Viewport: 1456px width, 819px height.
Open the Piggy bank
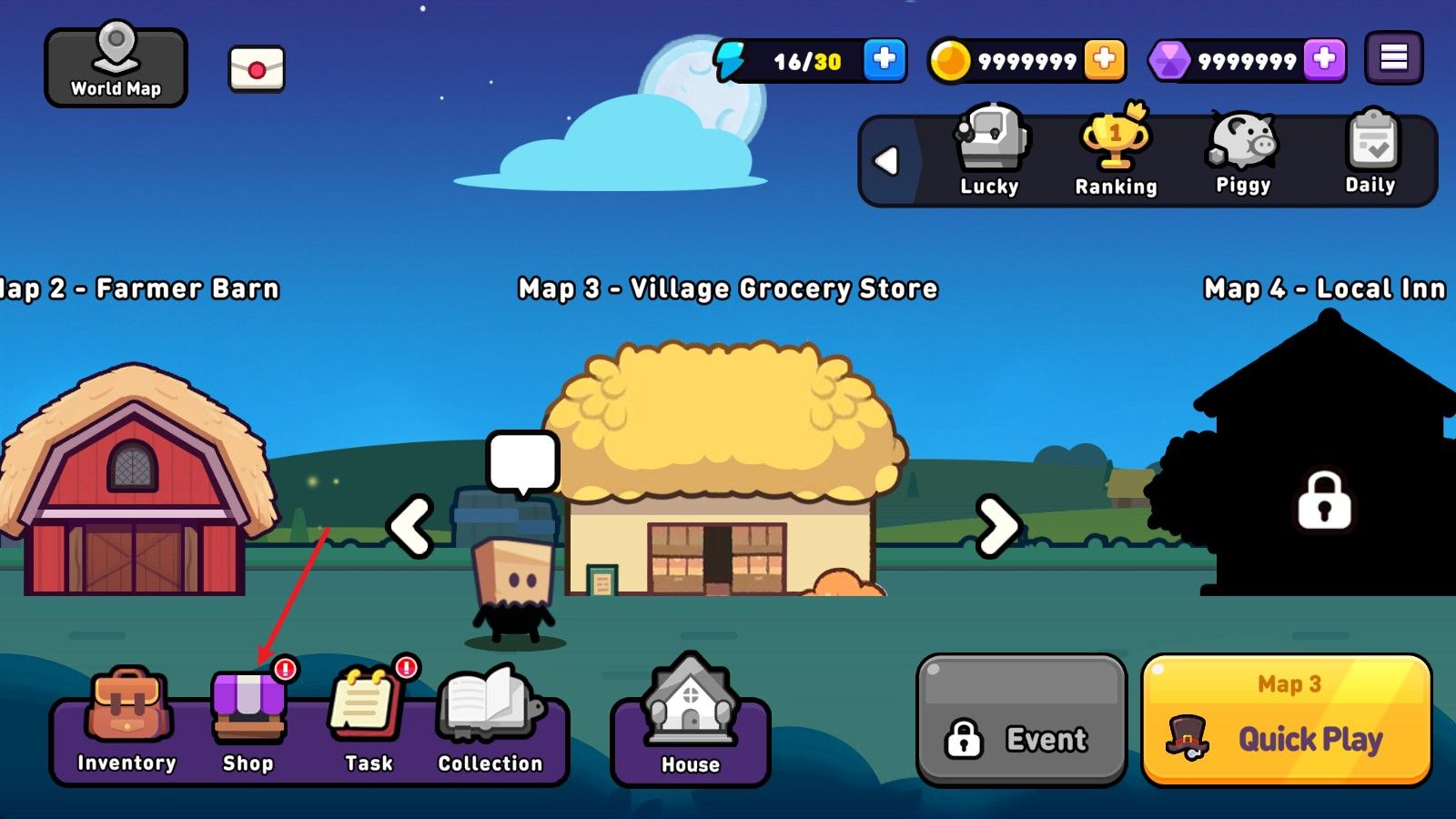[x=1243, y=152]
